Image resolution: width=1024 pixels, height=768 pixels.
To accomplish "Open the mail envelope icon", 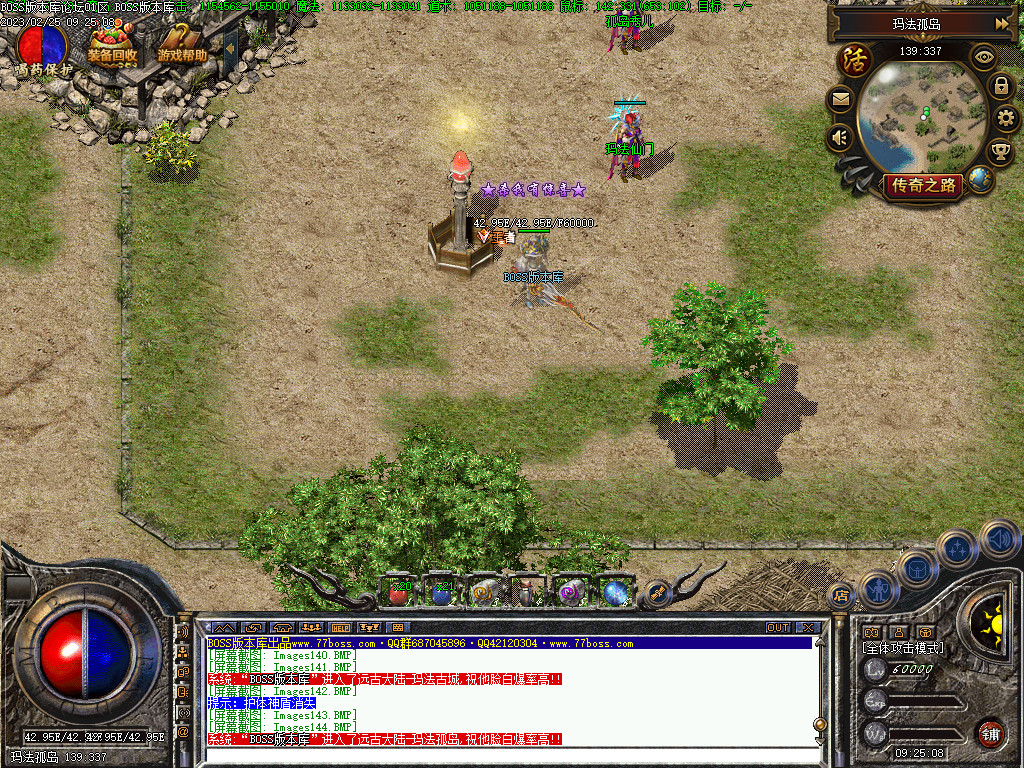I will point(840,100).
